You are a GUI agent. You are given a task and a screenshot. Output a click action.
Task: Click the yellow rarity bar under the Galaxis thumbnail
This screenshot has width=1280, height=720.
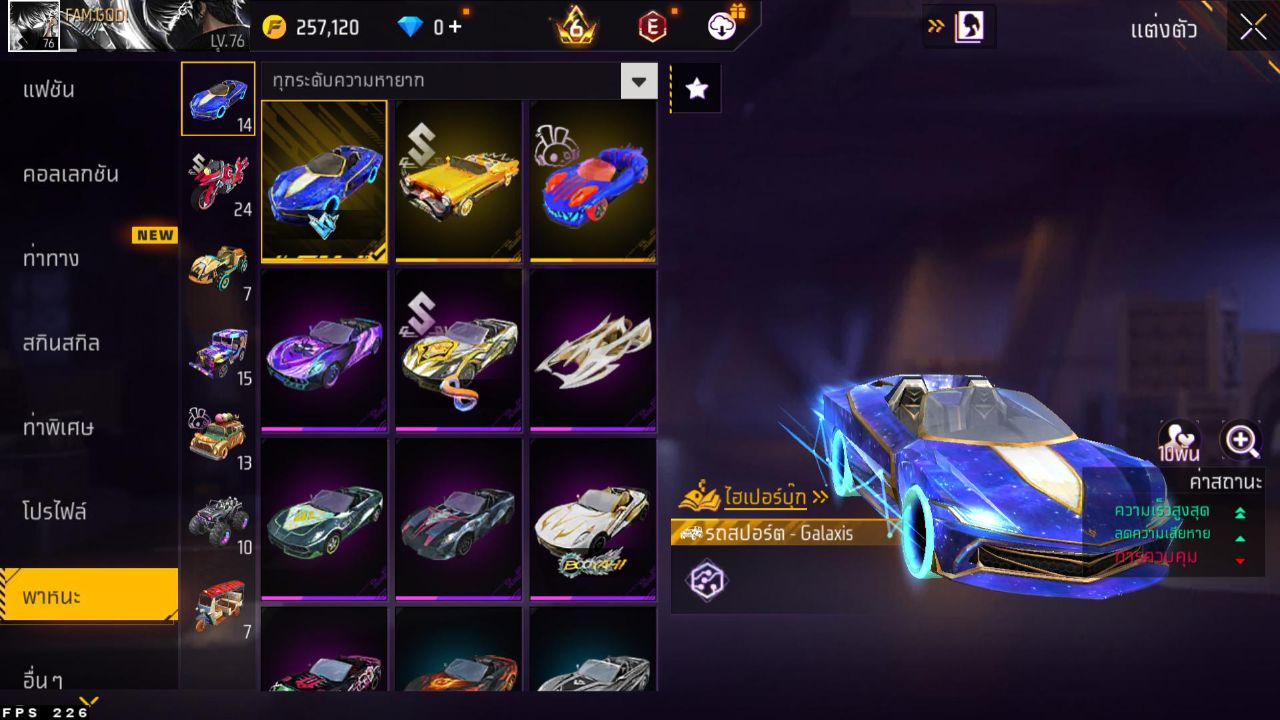pos(322,259)
